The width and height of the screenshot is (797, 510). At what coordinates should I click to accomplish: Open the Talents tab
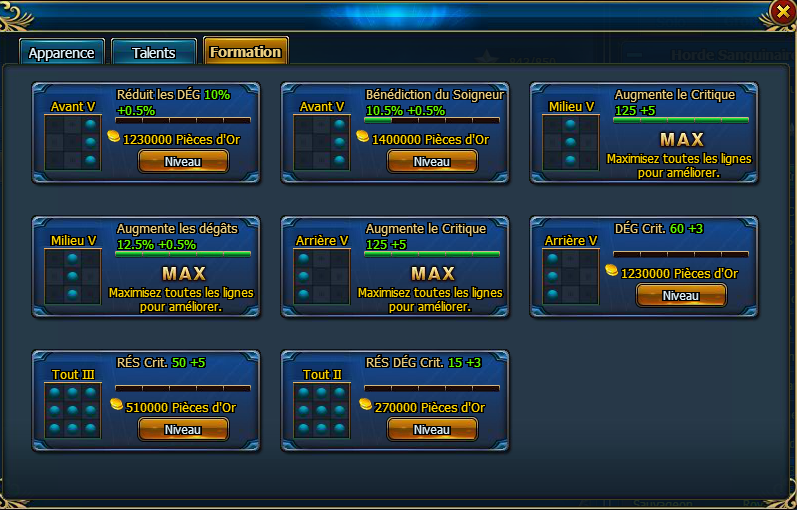pos(153,53)
